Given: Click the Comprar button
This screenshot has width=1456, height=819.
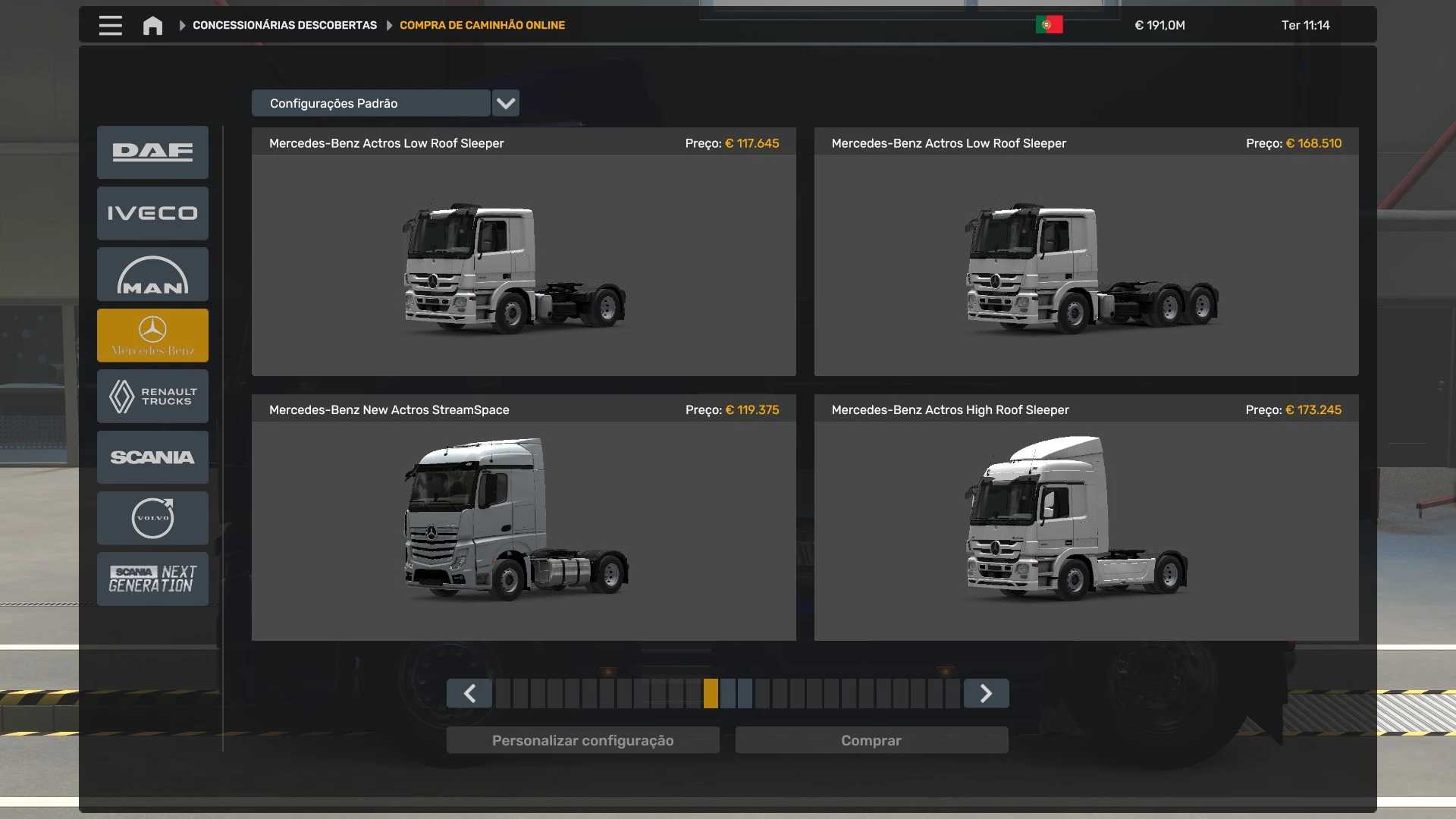Looking at the screenshot, I should click(871, 741).
